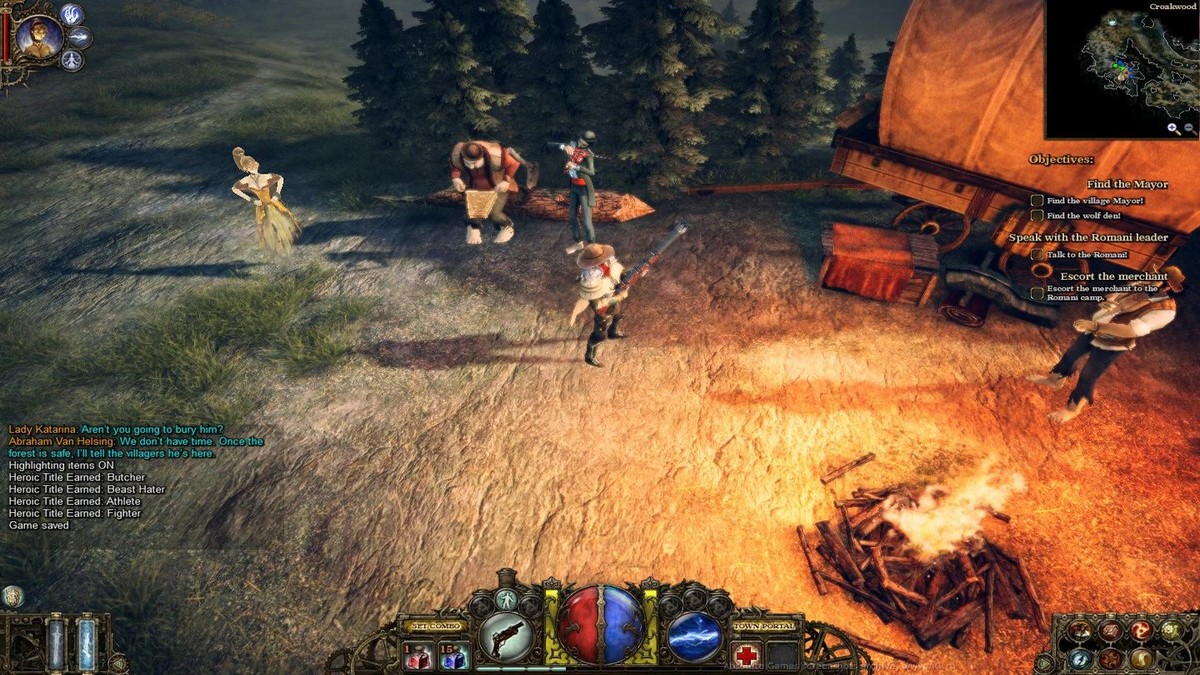
Task: Activate the blue lightning skill orb
Action: [694, 636]
